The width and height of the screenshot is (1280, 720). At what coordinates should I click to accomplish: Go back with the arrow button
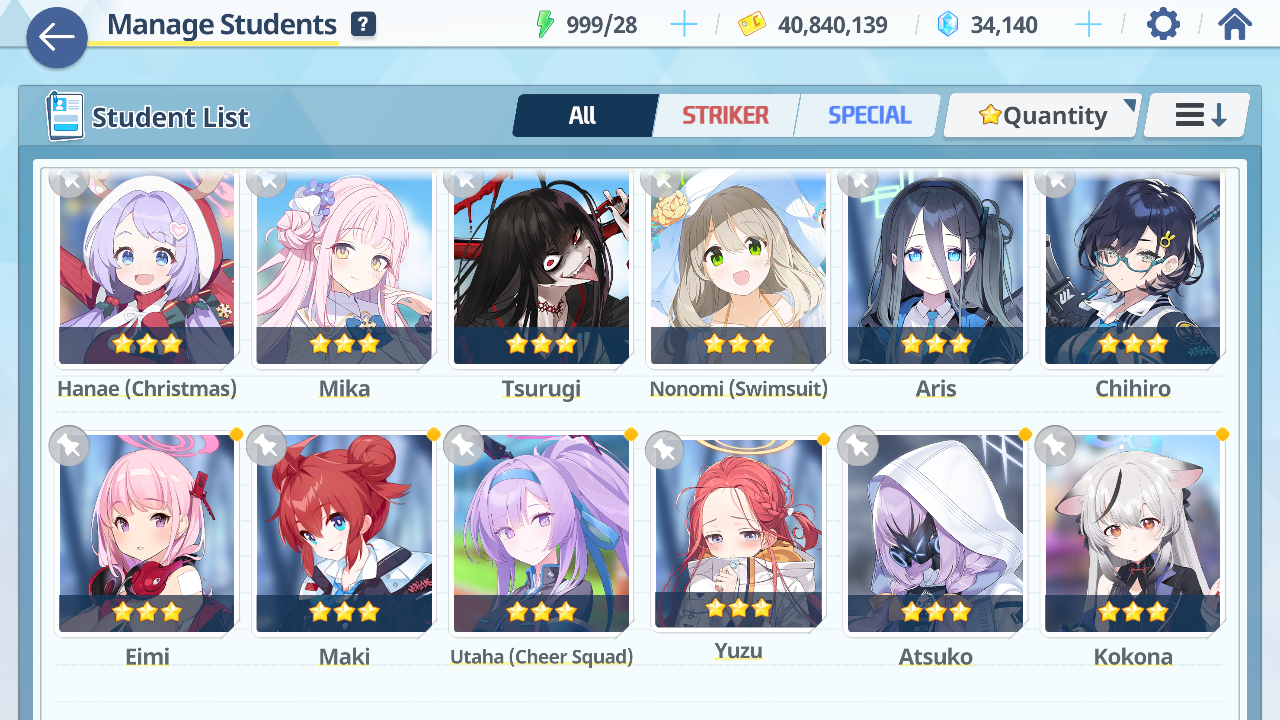pyautogui.click(x=56, y=38)
